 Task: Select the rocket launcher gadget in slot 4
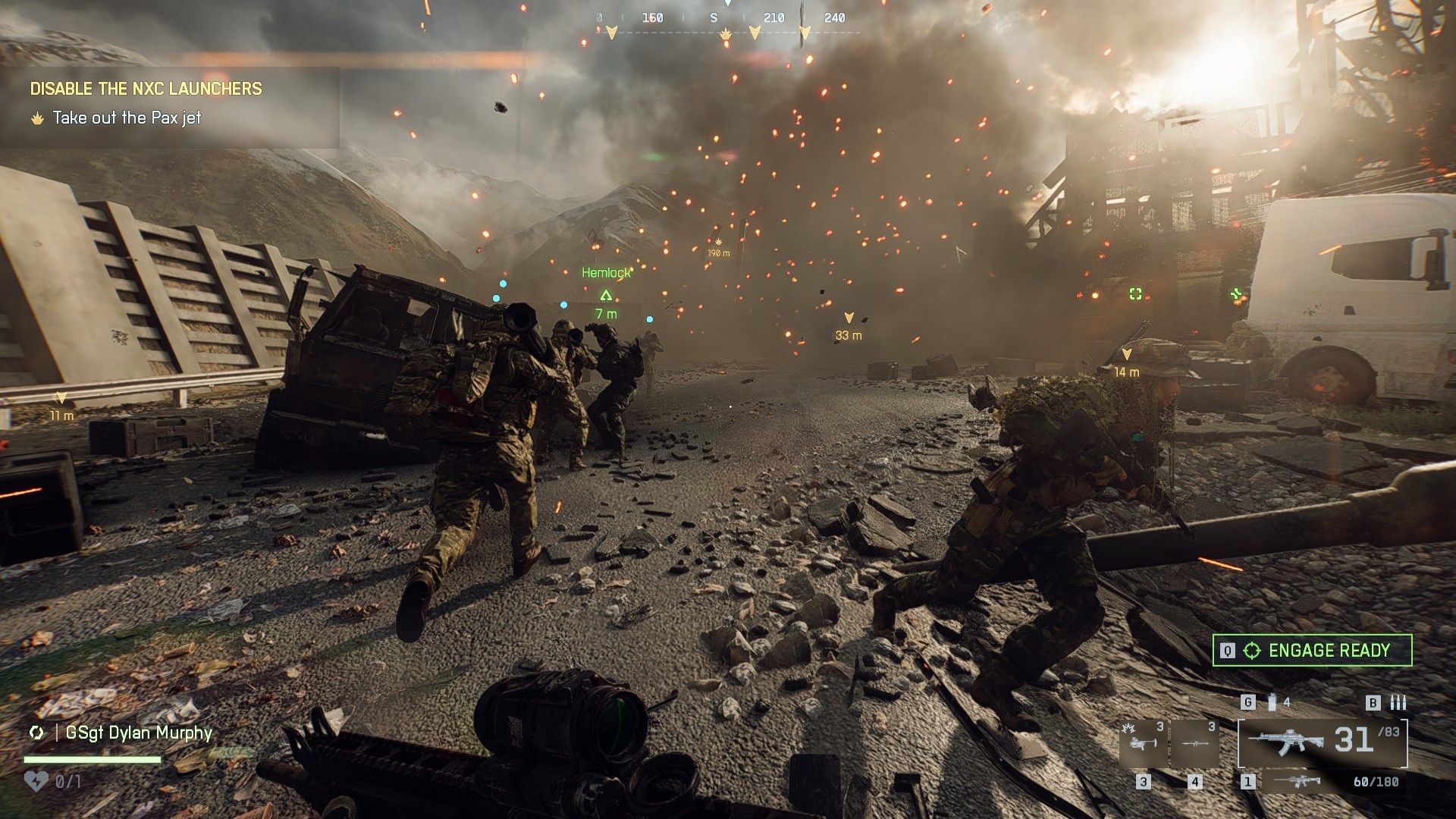pos(1195,743)
